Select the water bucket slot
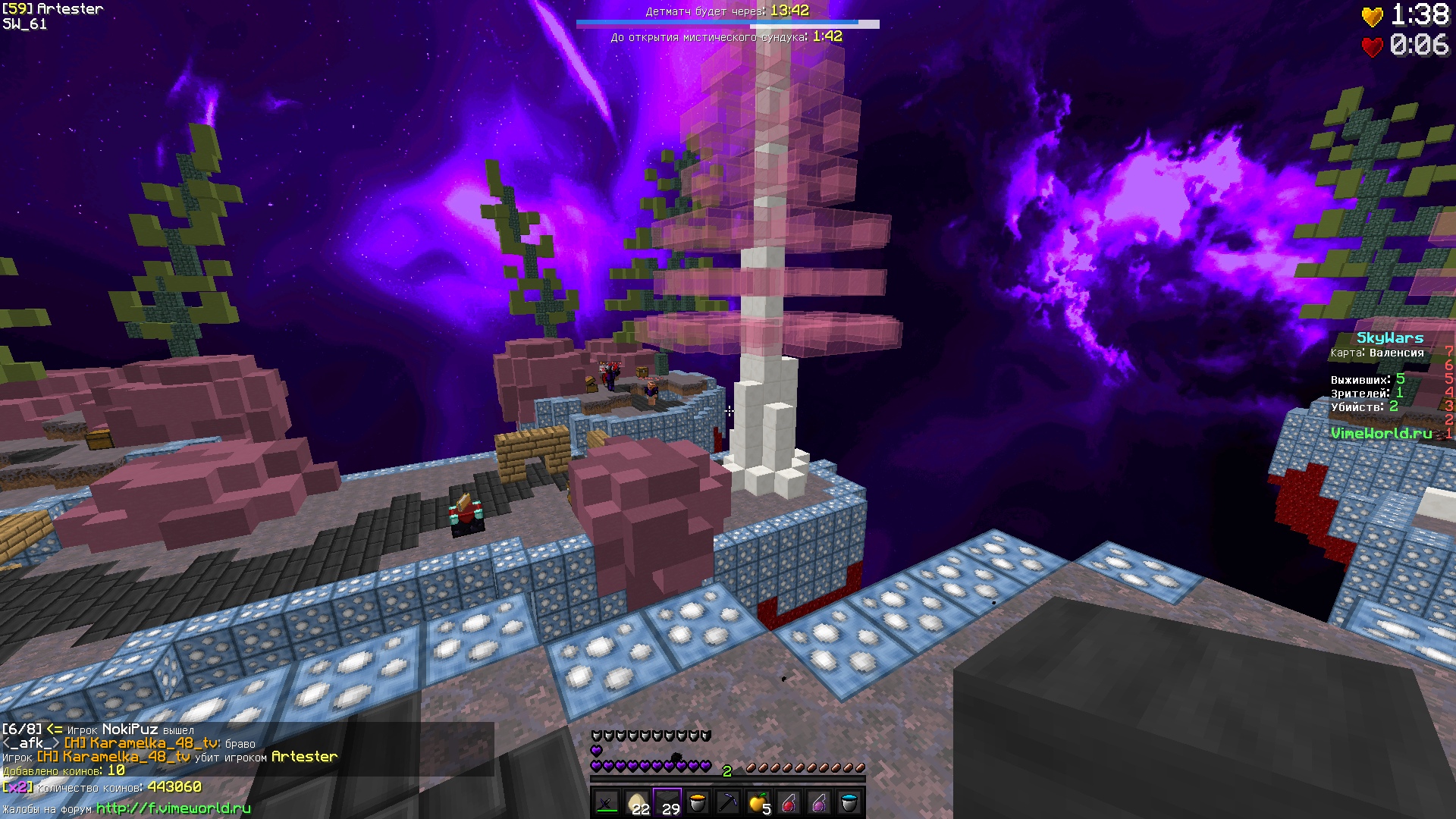1456x819 pixels. click(x=849, y=802)
